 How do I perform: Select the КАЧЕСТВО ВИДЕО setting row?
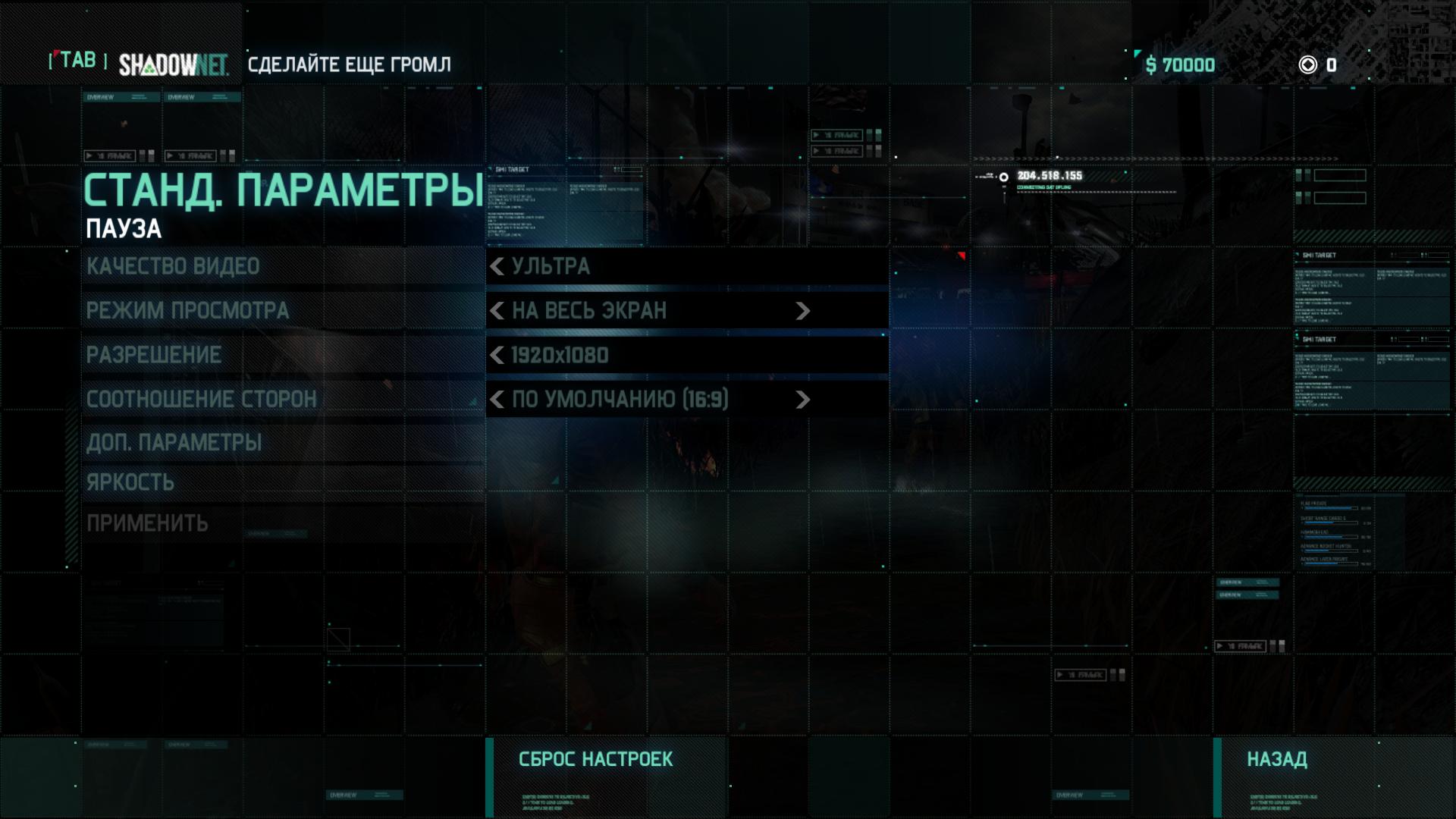click(x=173, y=267)
